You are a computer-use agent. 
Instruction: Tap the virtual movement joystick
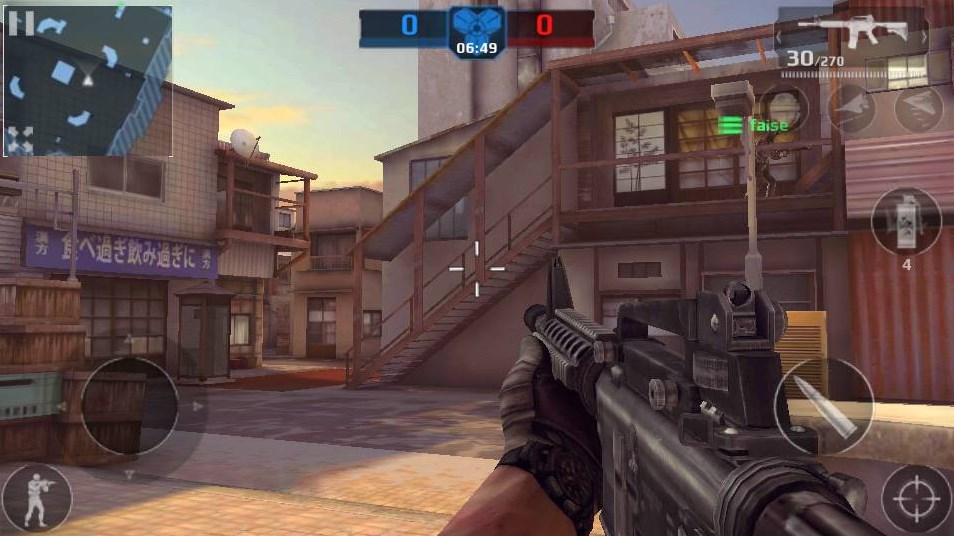(x=128, y=406)
